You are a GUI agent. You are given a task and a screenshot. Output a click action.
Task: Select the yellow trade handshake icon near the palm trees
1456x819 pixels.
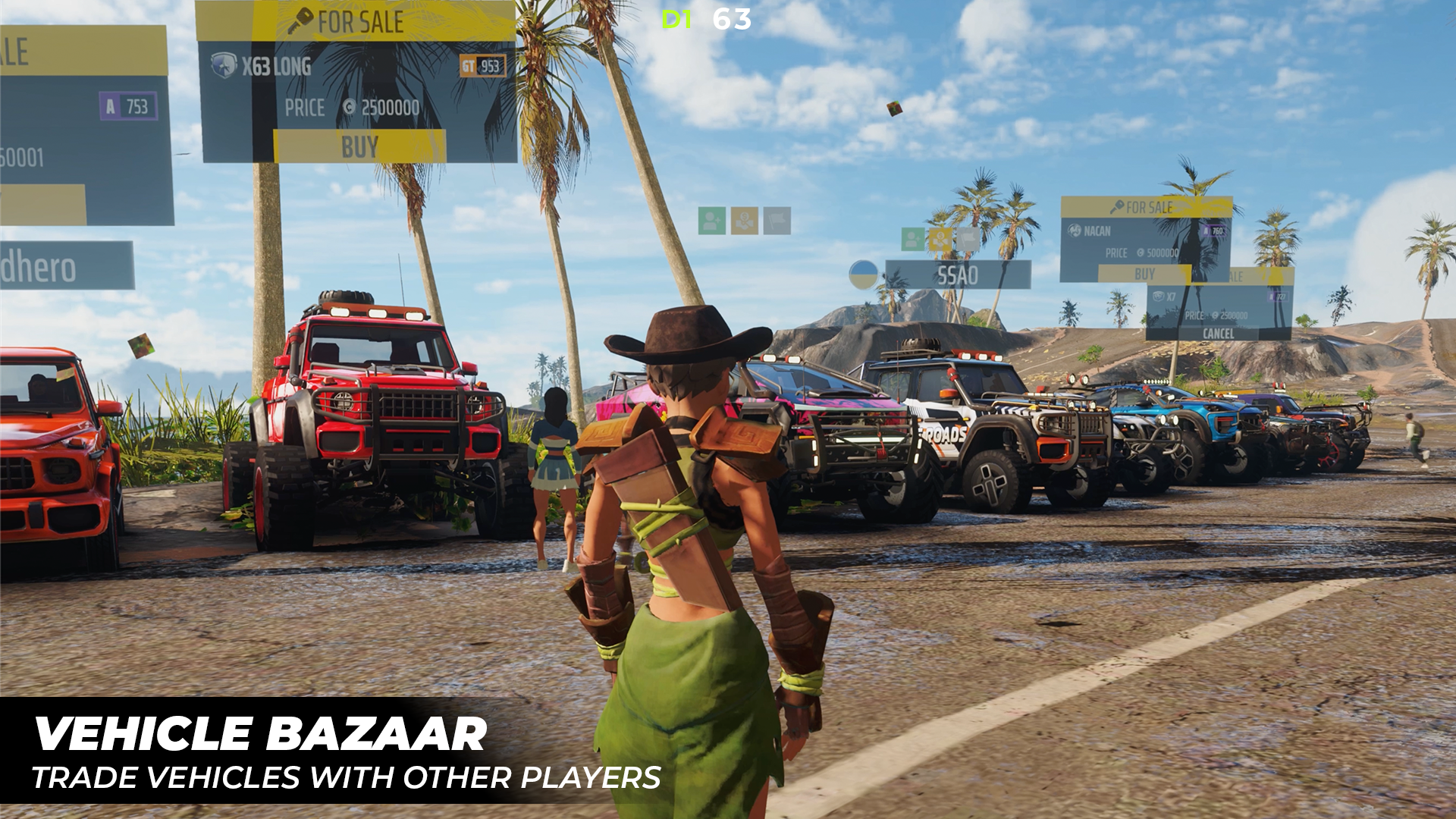coord(743,220)
